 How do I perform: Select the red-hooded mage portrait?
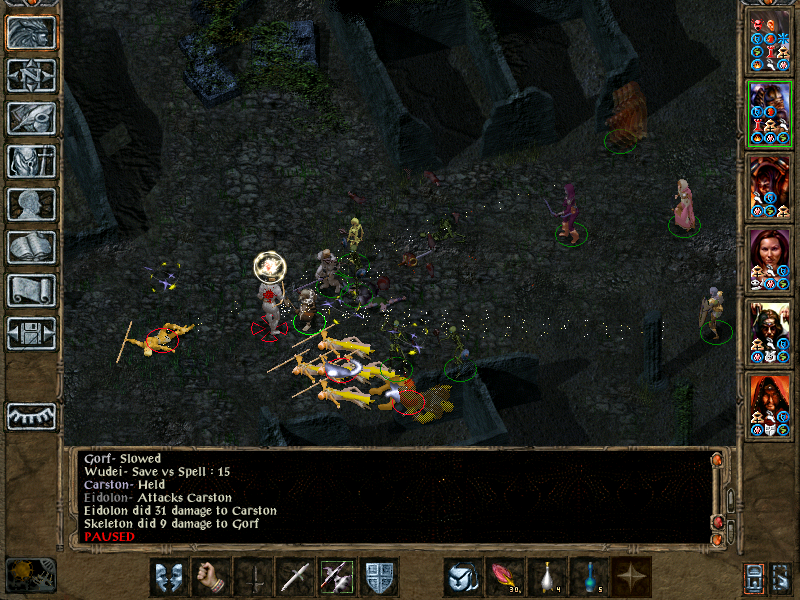pos(769,403)
